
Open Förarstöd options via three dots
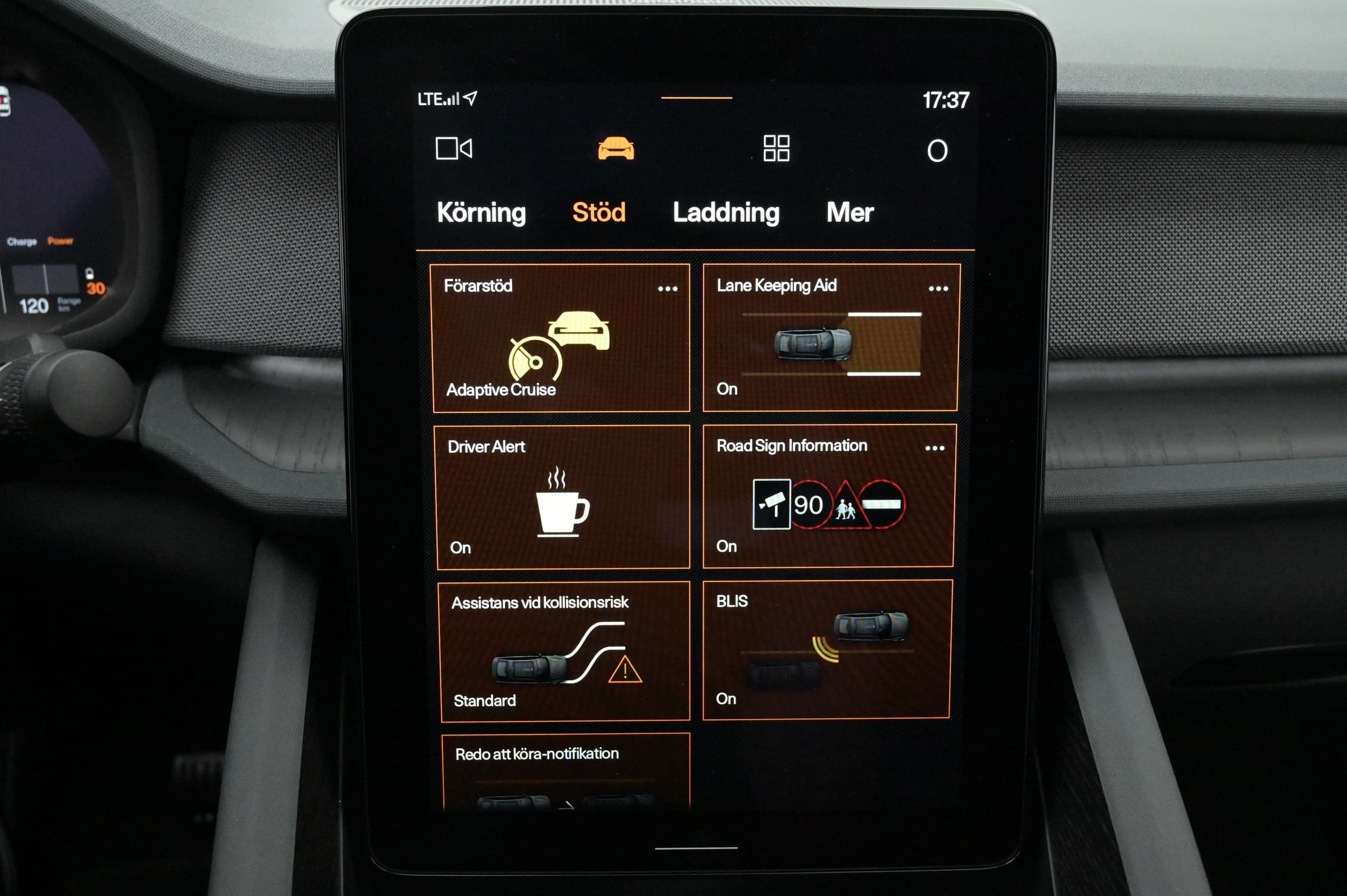click(x=667, y=289)
